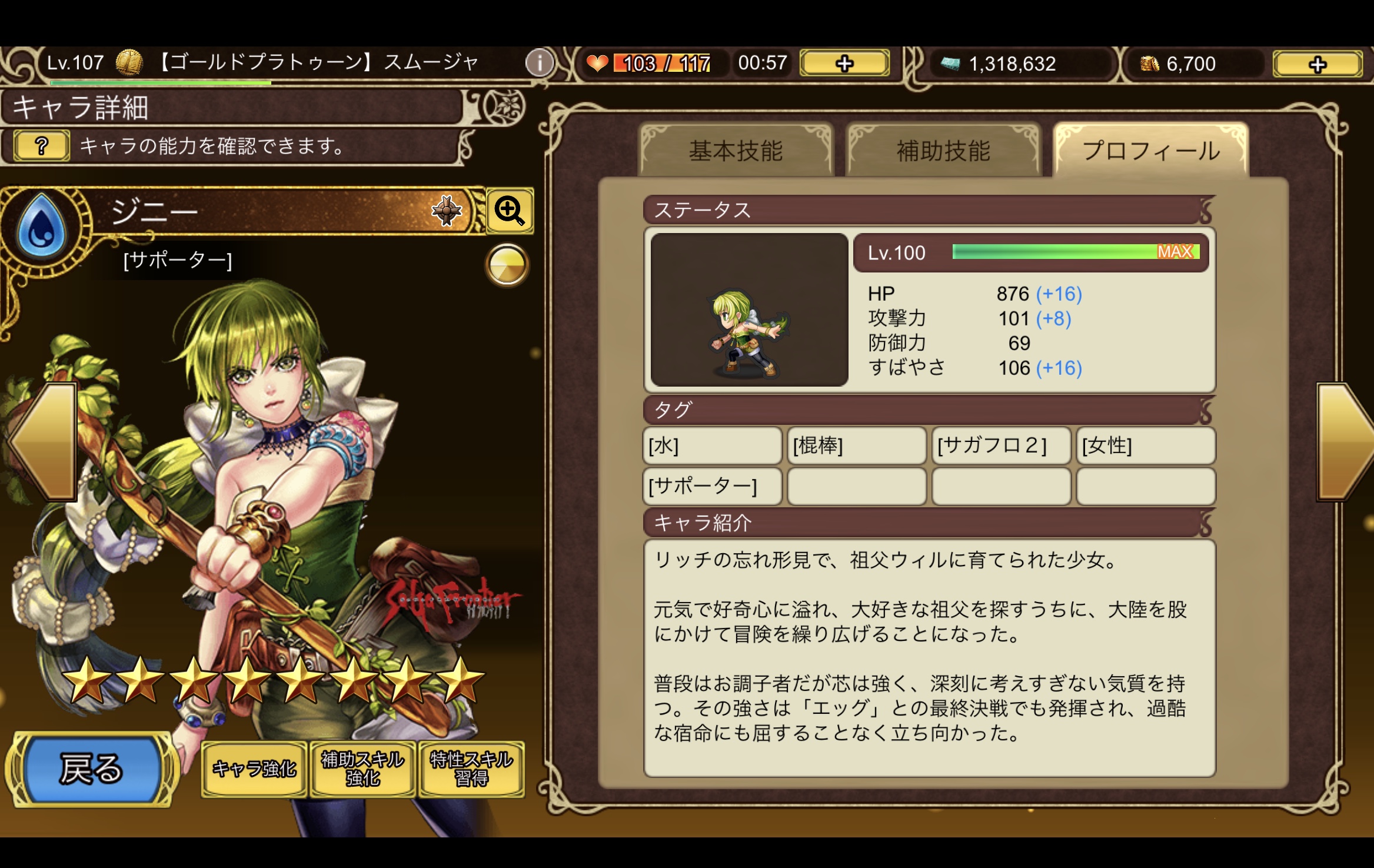
Task: Go back with the 戻る button
Action: 91,769
